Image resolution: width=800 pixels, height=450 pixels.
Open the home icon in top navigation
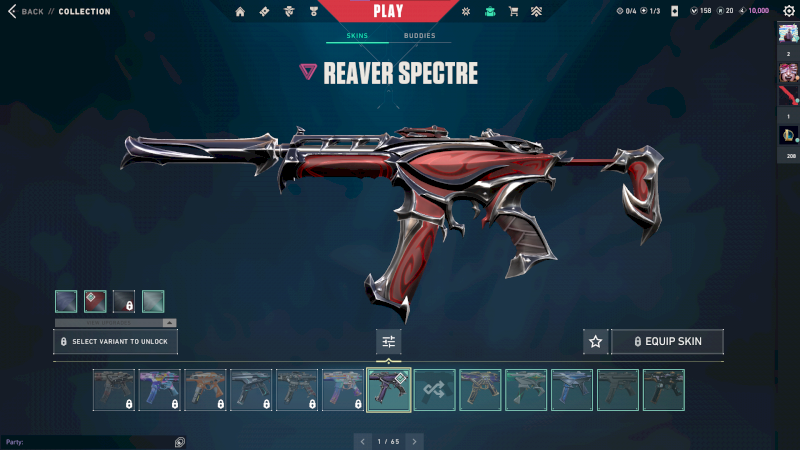pyautogui.click(x=240, y=12)
